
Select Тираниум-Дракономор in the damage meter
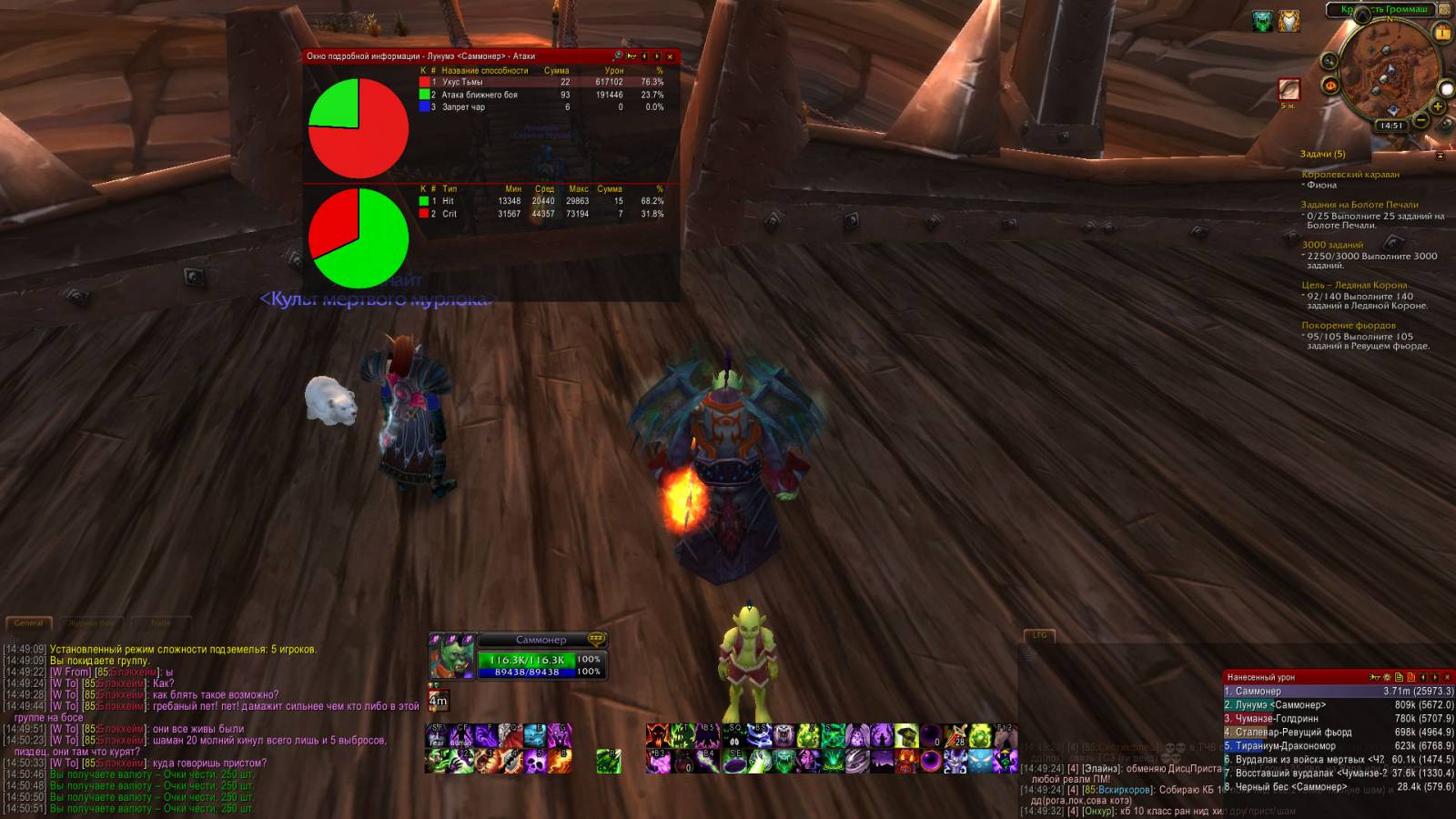click(x=1338, y=746)
